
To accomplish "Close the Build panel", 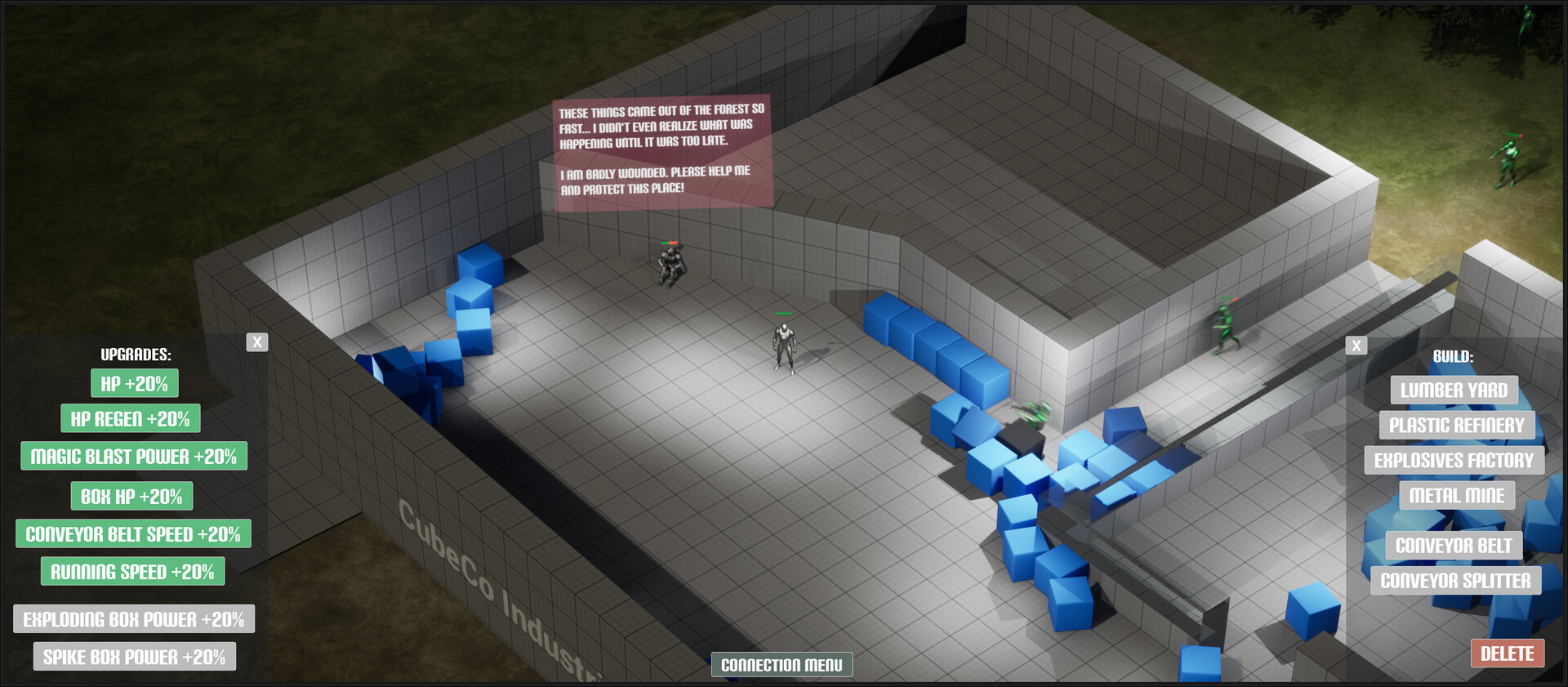I will [x=1355, y=345].
